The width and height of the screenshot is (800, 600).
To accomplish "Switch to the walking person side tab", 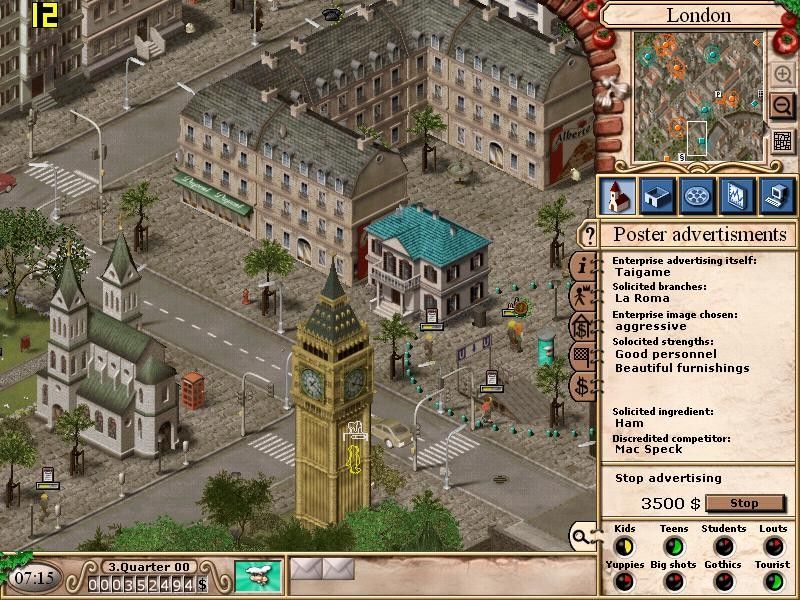I will click(x=581, y=297).
